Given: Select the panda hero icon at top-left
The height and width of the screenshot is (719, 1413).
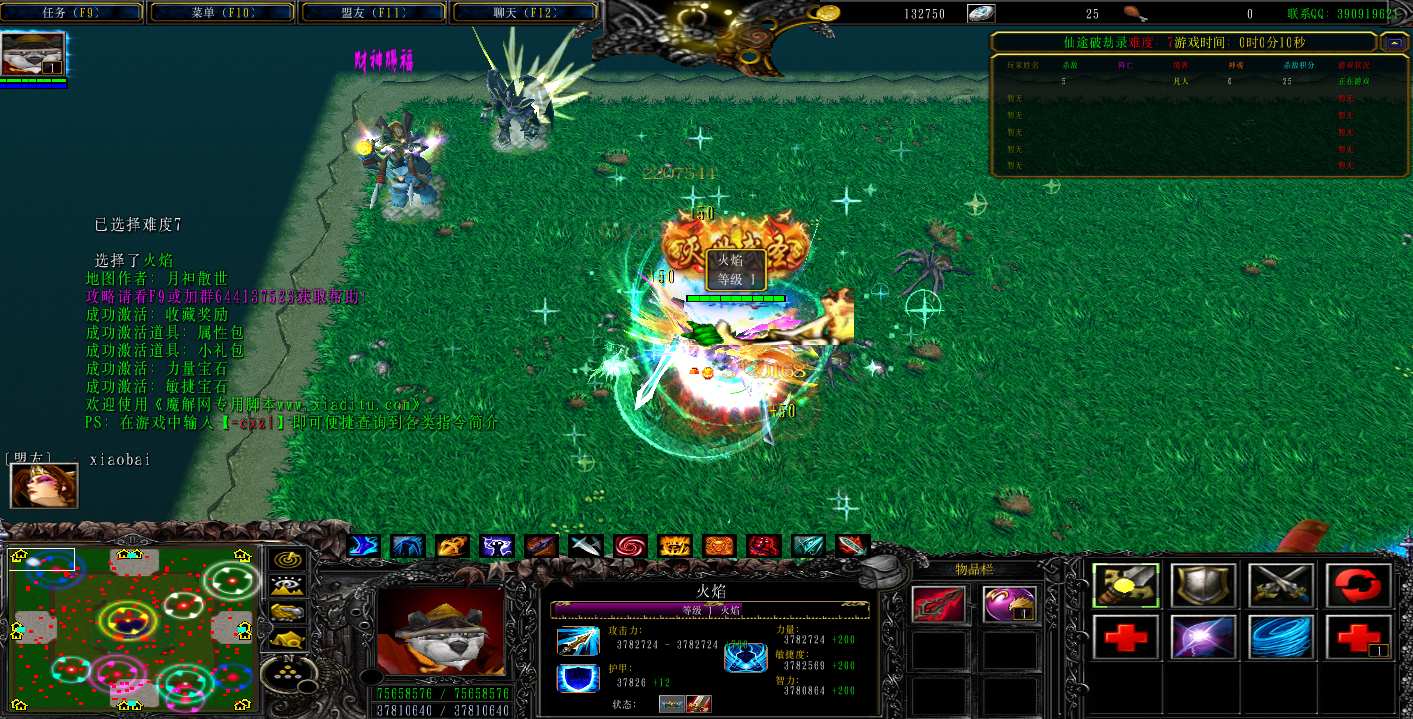Looking at the screenshot, I should coord(34,53).
